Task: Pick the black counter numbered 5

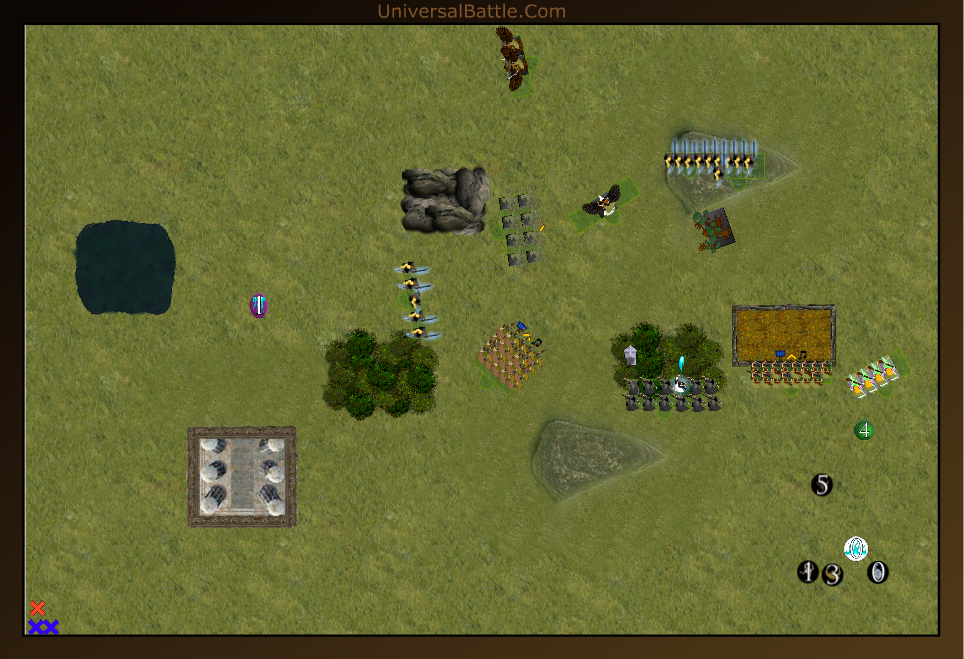Action: [x=822, y=485]
